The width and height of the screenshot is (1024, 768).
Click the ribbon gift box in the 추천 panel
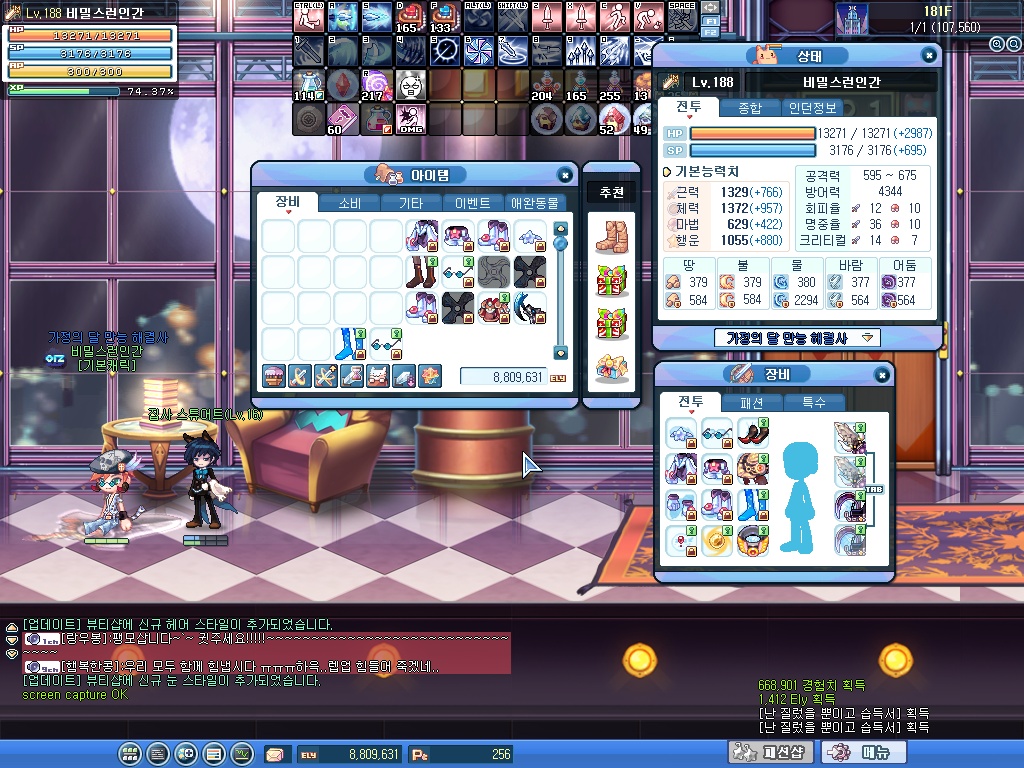point(611,282)
